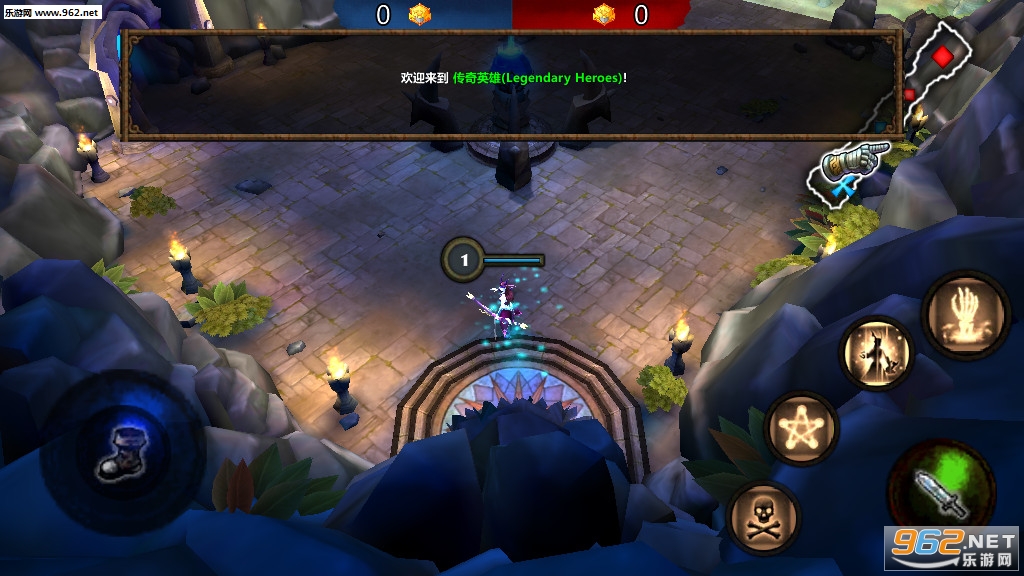Use the glowing figure summon ability
The width and height of the screenshot is (1024, 576).
pos(877,353)
